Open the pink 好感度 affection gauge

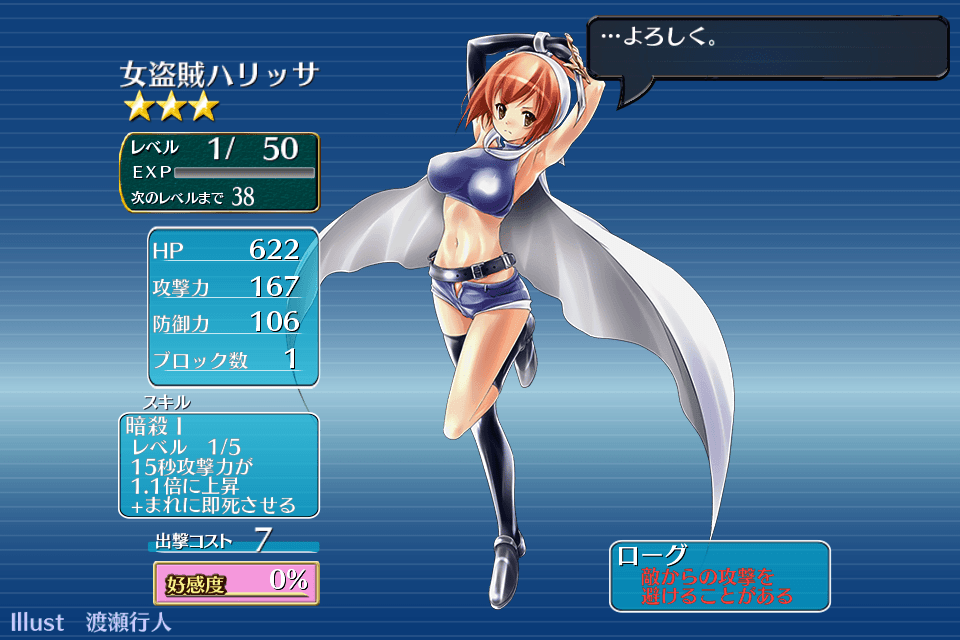point(236,582)
